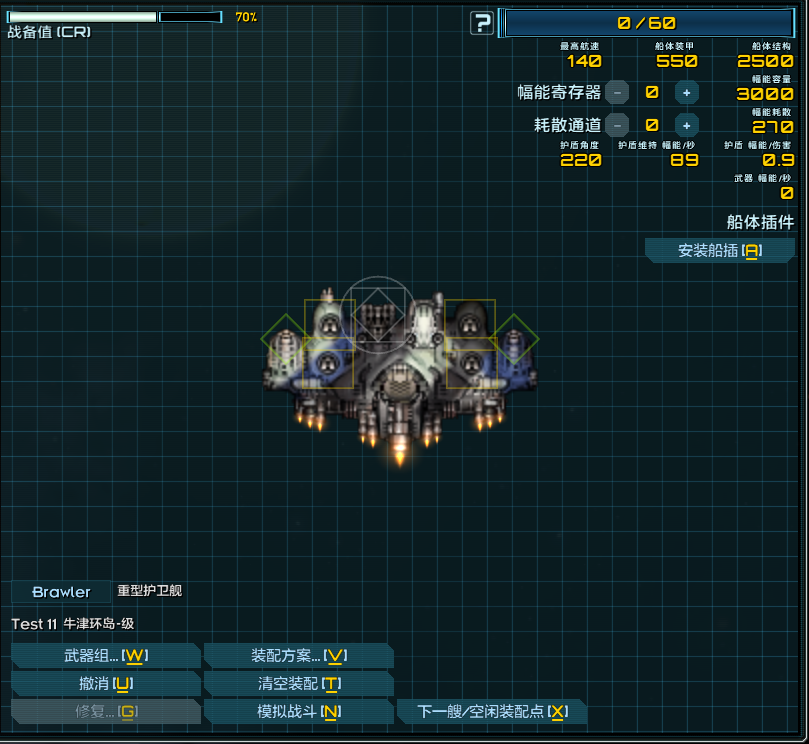This screenshot has width=809, height=744.
Task: Reduce 耗散通道 using the minus button
Action: tap(617, 125)
